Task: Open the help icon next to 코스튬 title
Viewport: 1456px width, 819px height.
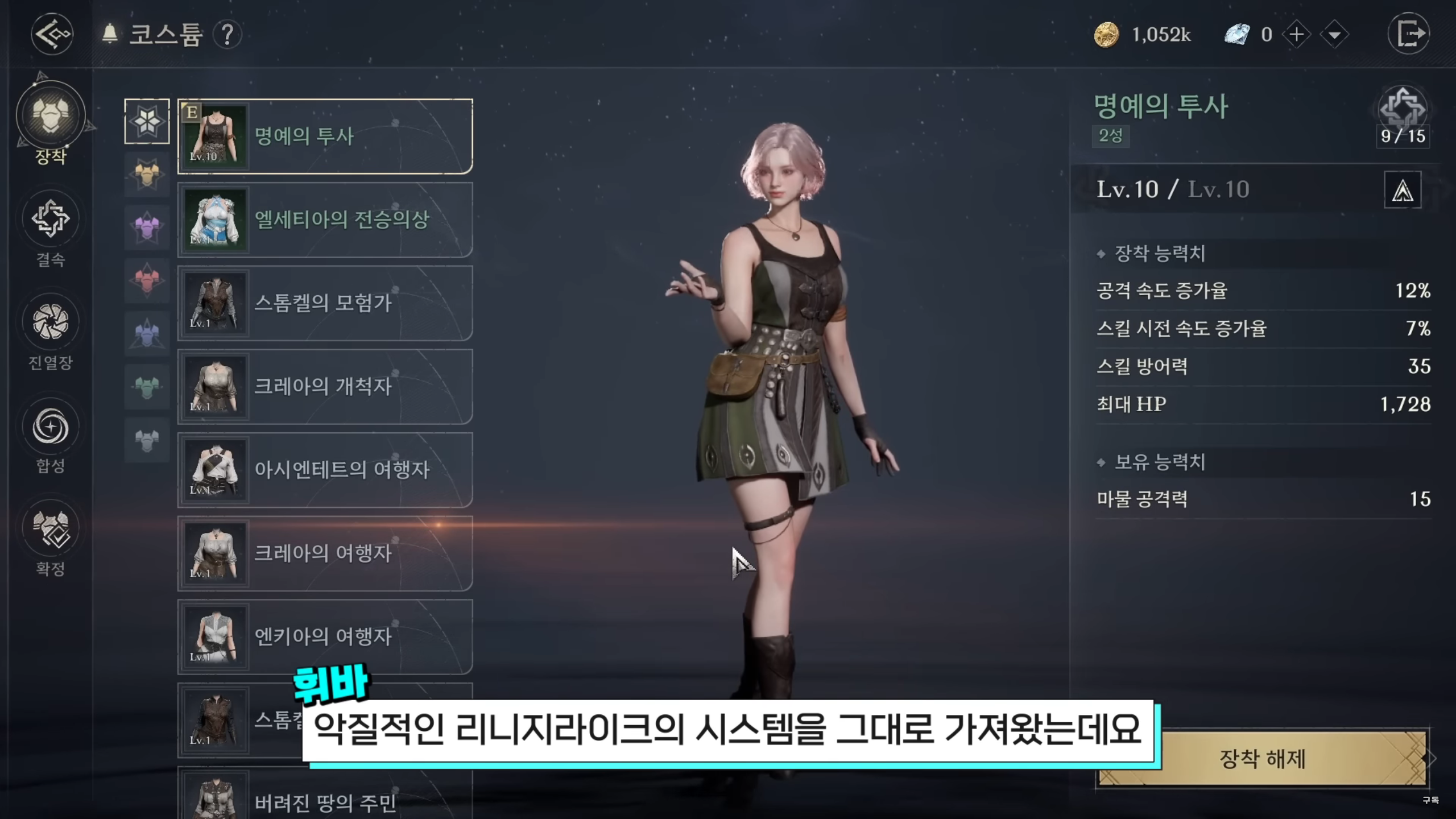Action: [x=227, y=34]
